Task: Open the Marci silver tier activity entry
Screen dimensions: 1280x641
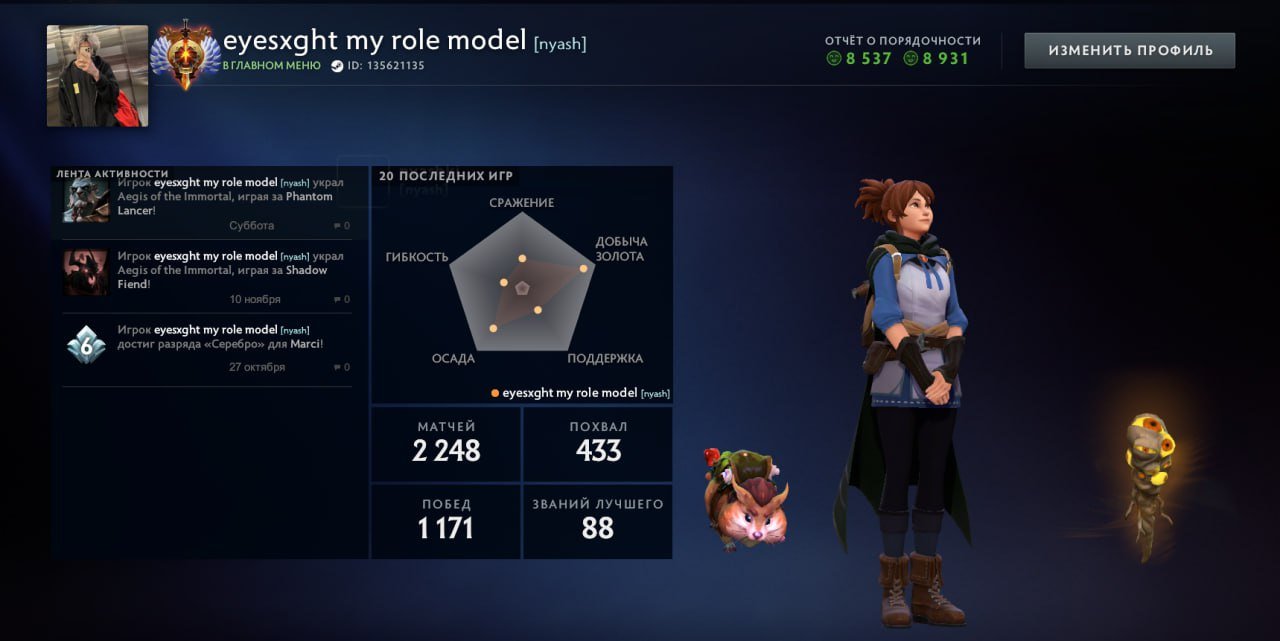Action: pos(207,347)
